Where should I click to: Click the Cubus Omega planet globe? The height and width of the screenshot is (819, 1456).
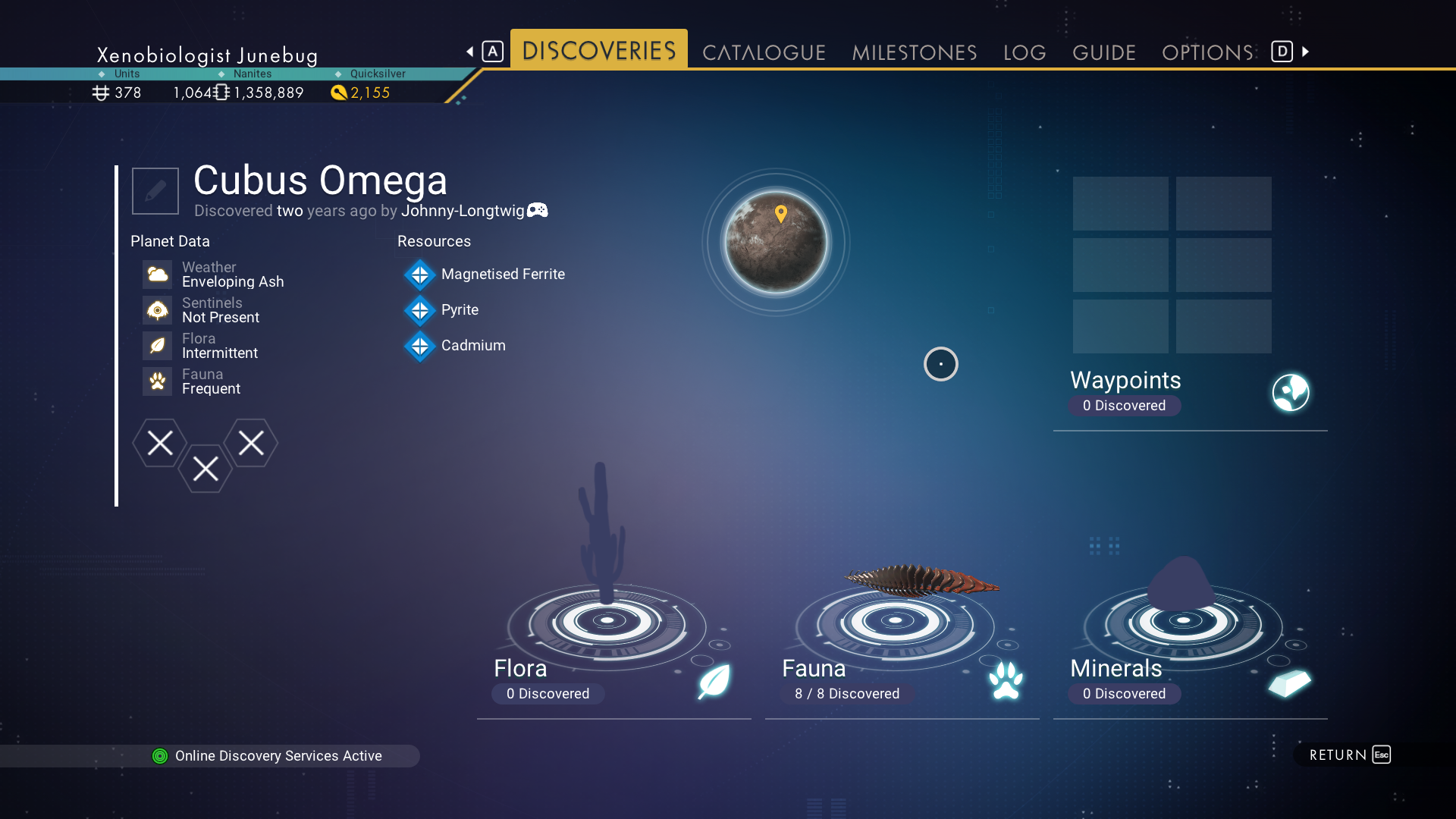click(776, 243)
